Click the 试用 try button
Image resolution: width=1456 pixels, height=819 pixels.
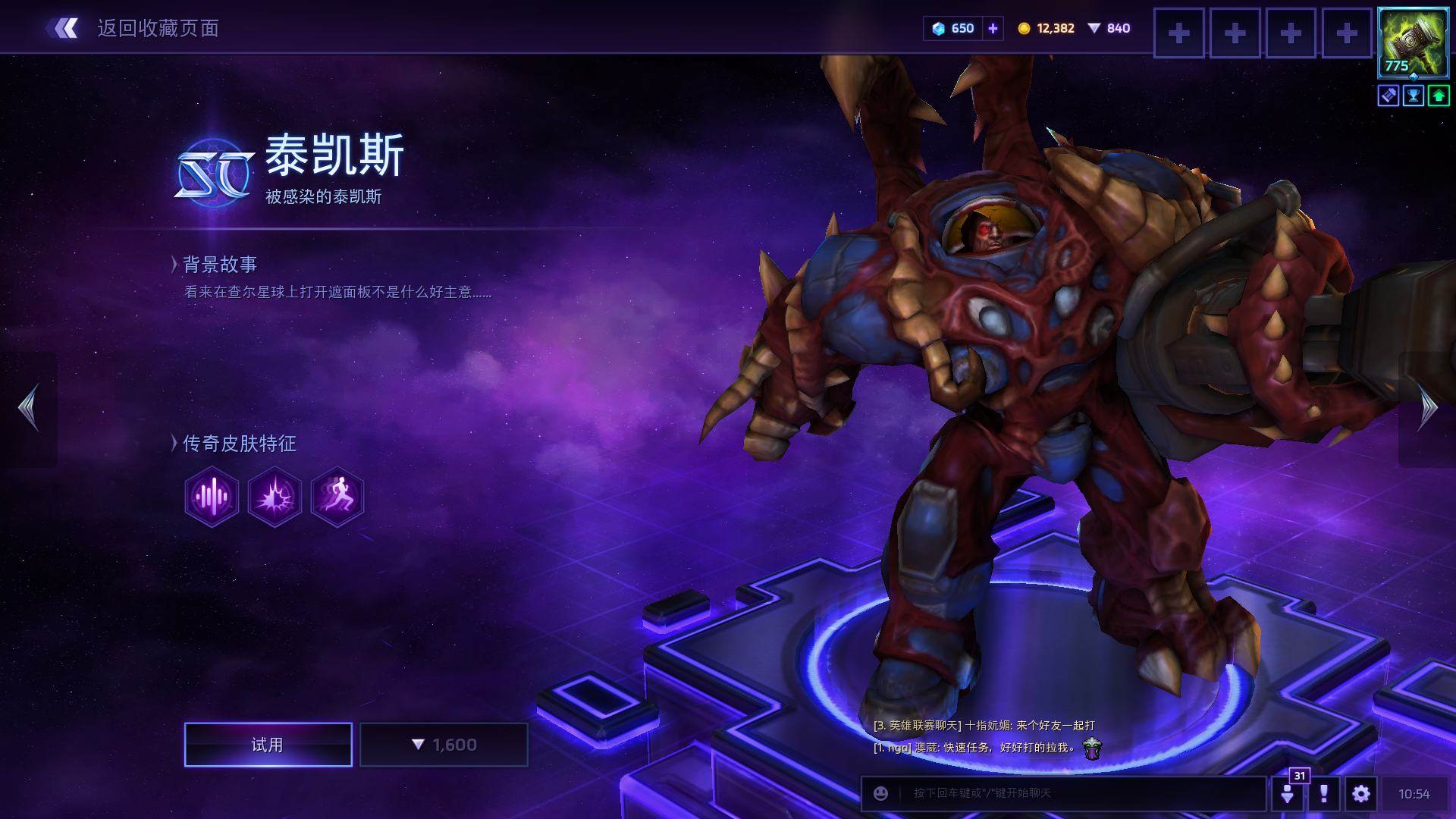click(x=268, y=745)
